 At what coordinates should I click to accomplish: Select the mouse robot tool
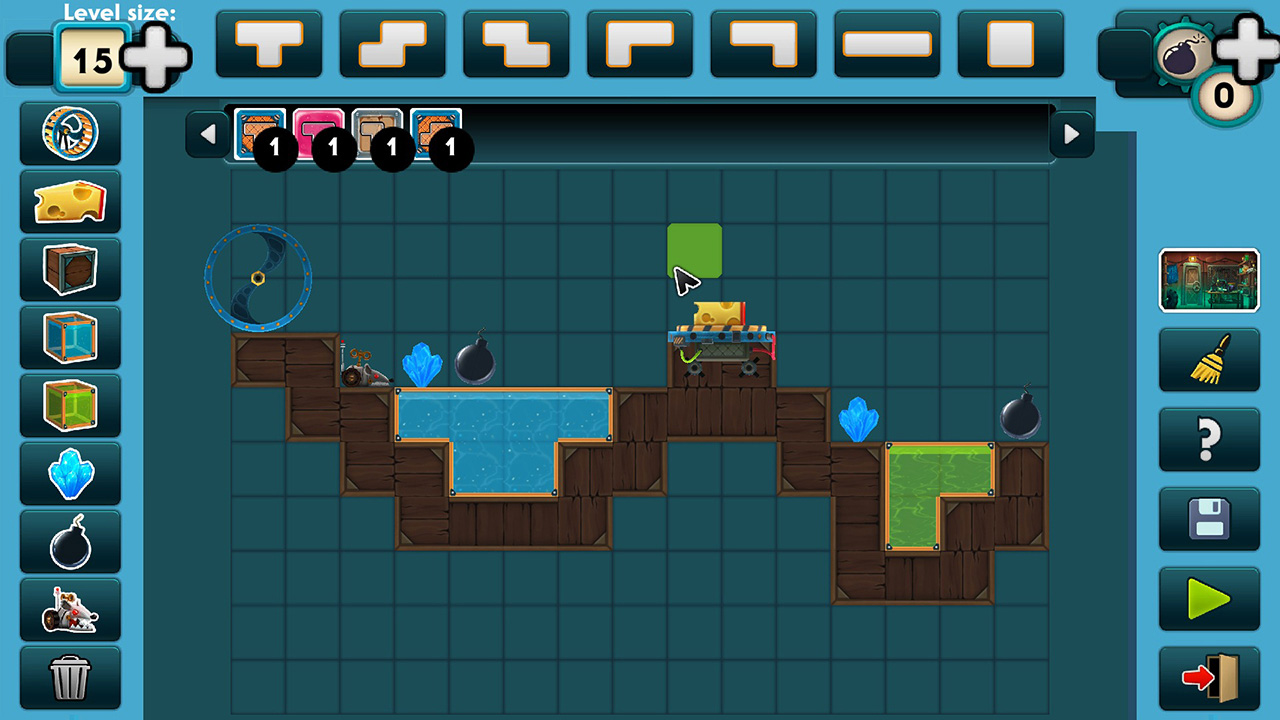coord(70,609)
